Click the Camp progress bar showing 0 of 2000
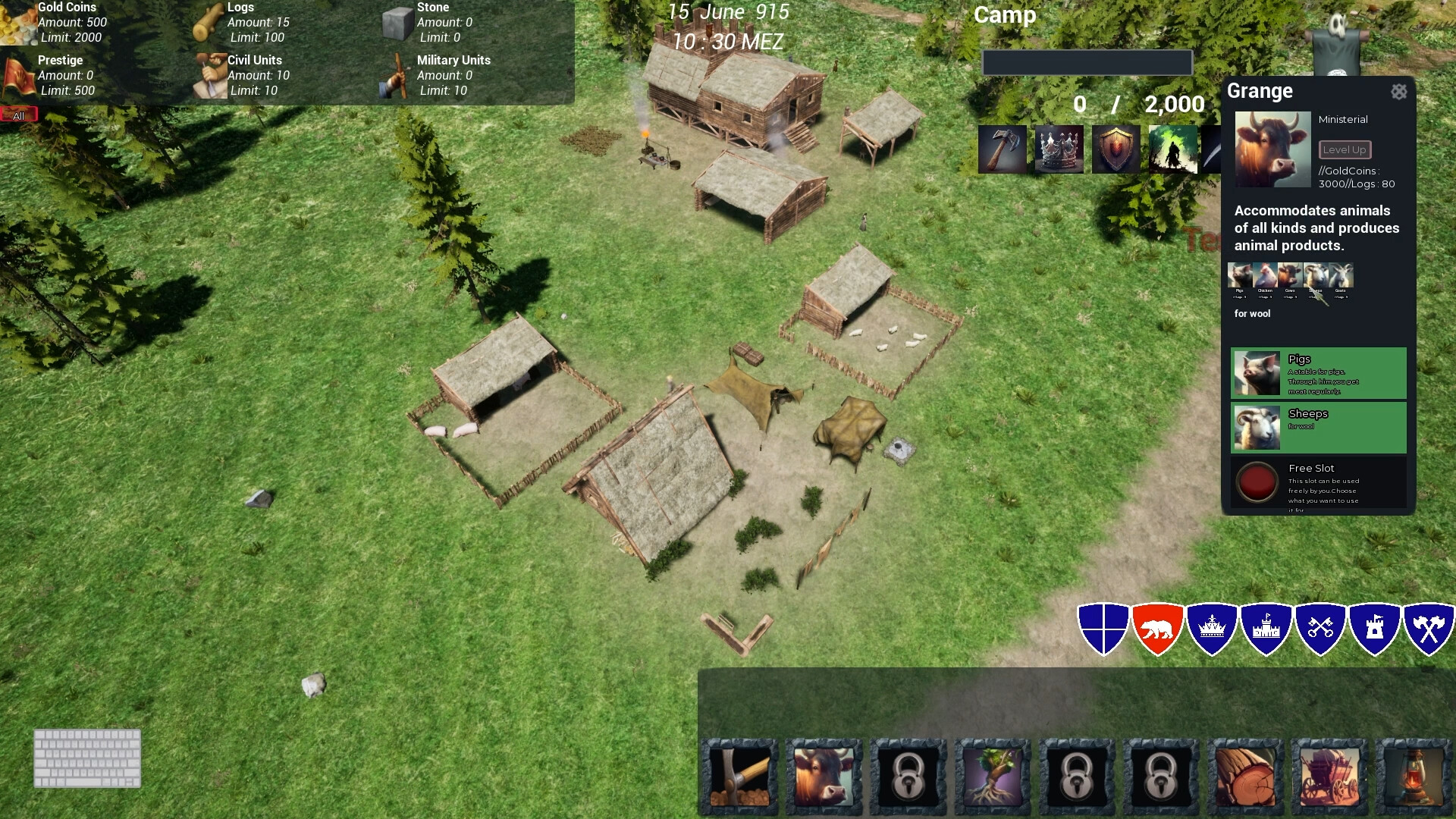The width and height of the screenshot is (1456, 819). click(x=1087, y=62)
